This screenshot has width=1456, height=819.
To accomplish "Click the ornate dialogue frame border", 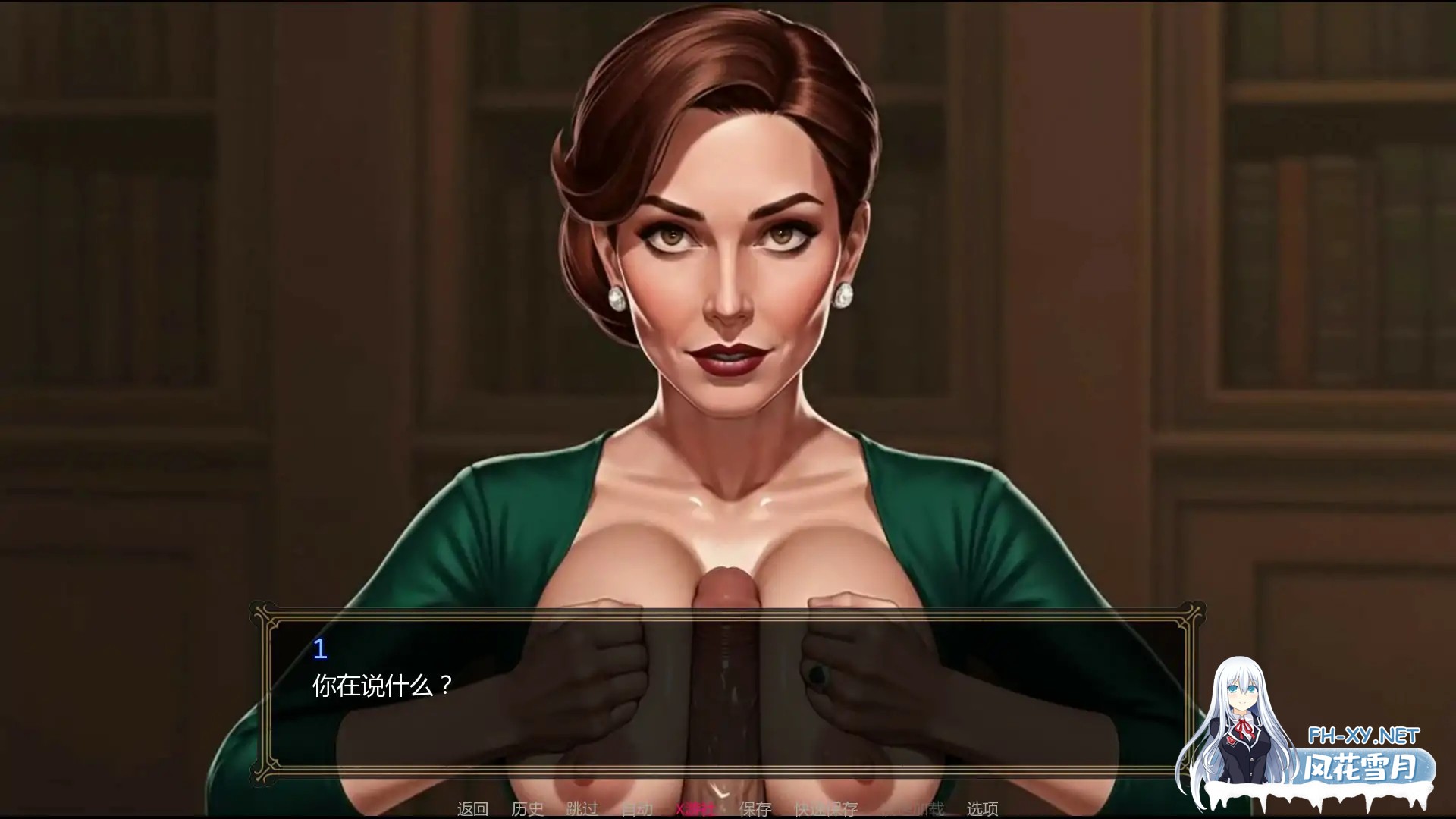I will pyautogui.click(x=264, y=607).
